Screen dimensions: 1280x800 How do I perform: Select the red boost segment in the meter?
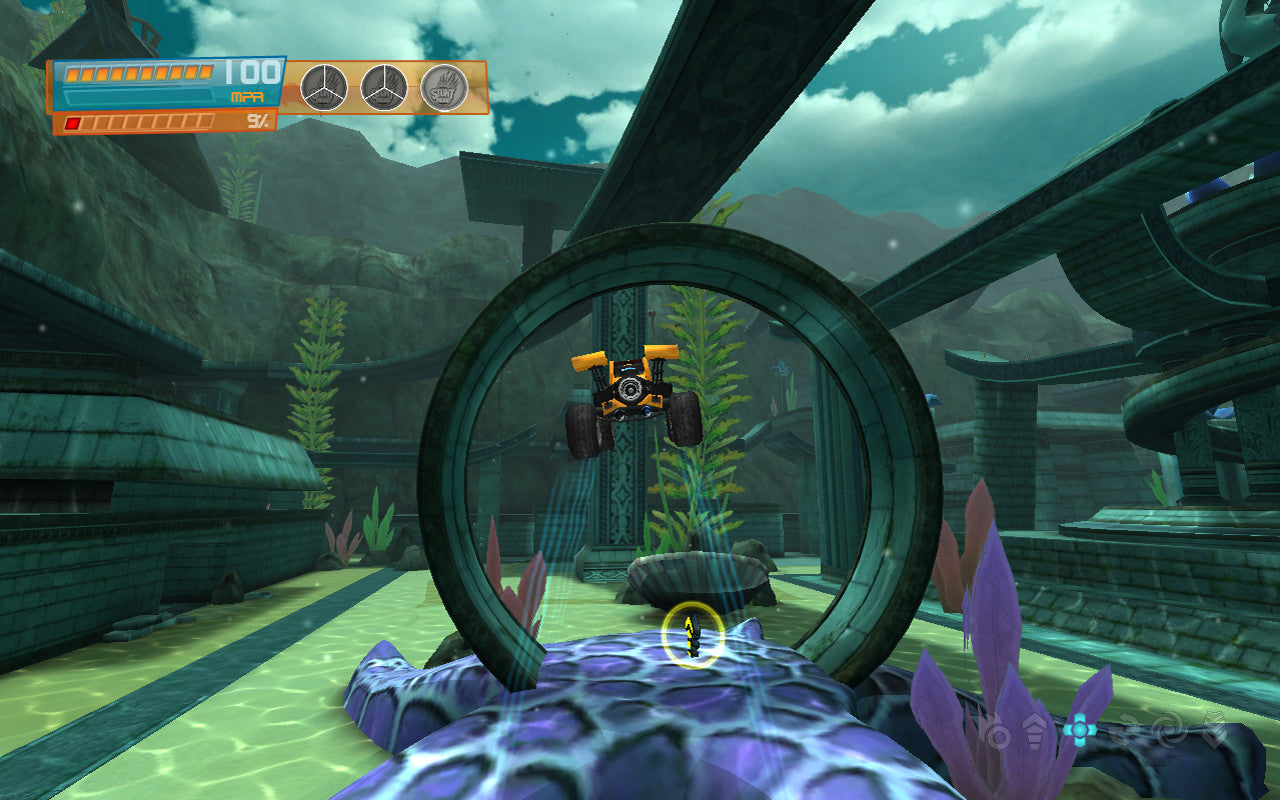[73, 122]
